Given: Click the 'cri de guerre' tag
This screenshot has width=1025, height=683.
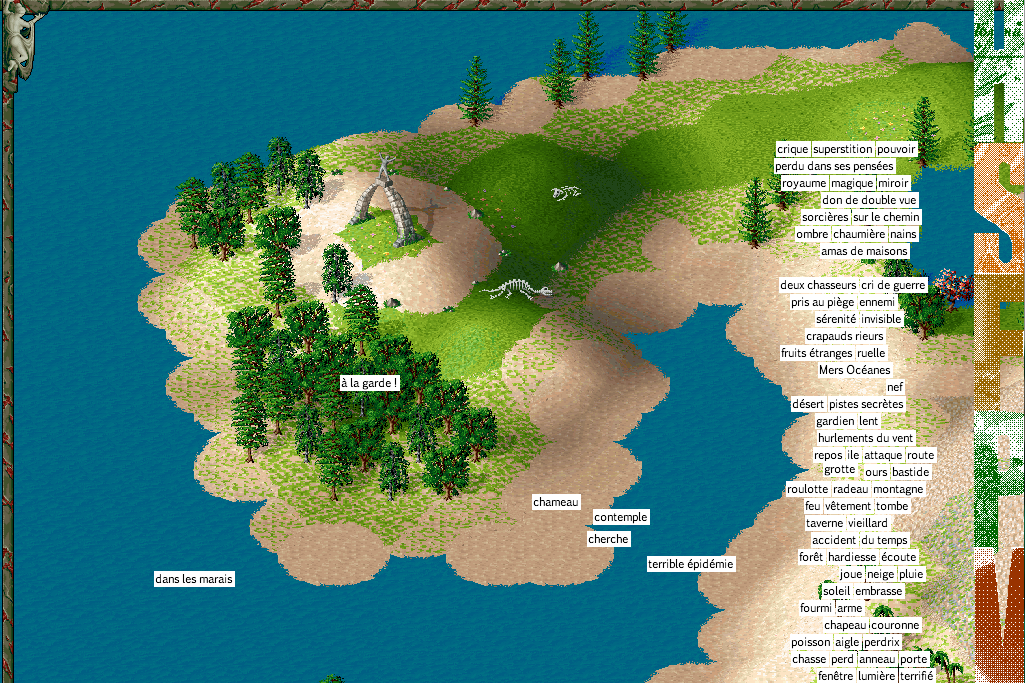Looking at the screenshot, I should (894, 285).
